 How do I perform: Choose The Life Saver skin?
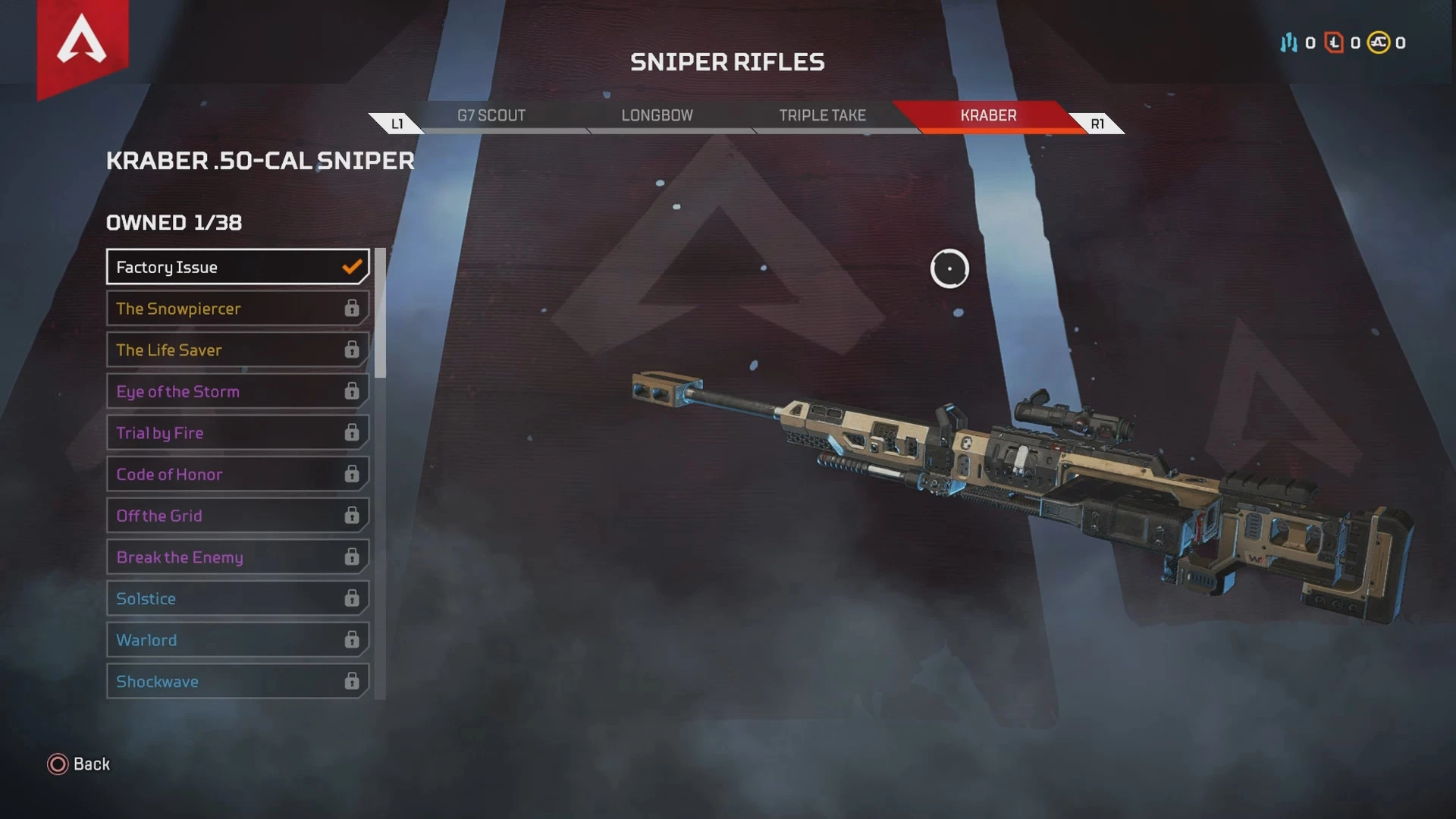click(237, 350)
